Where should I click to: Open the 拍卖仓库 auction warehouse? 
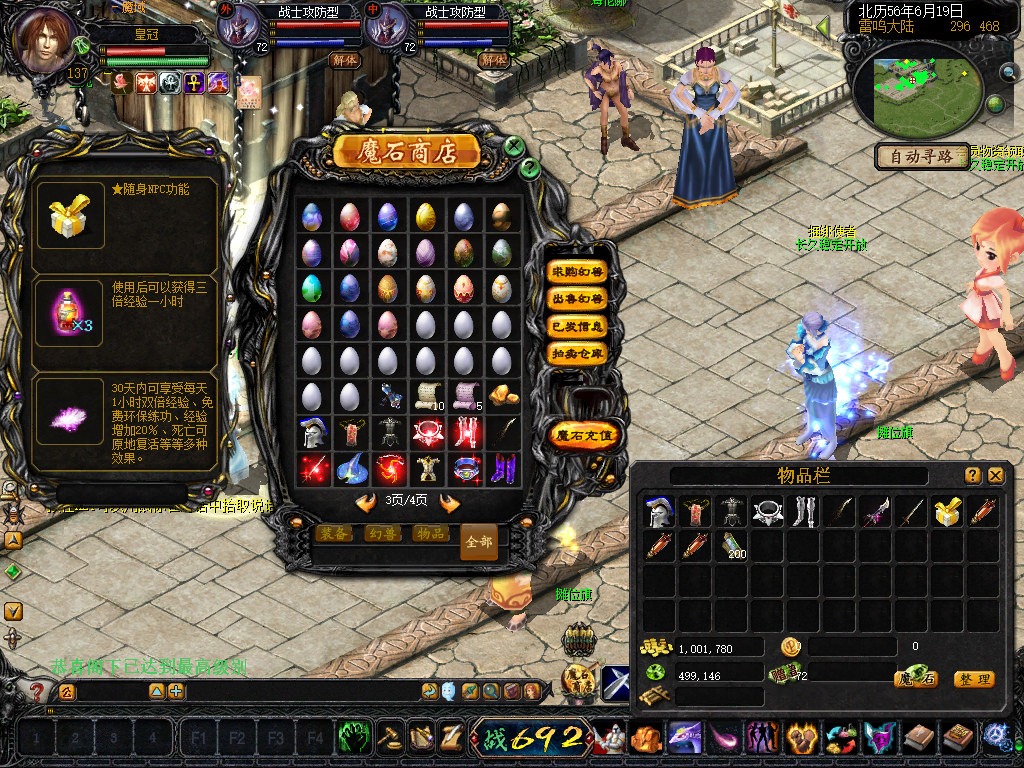(578, 353)
